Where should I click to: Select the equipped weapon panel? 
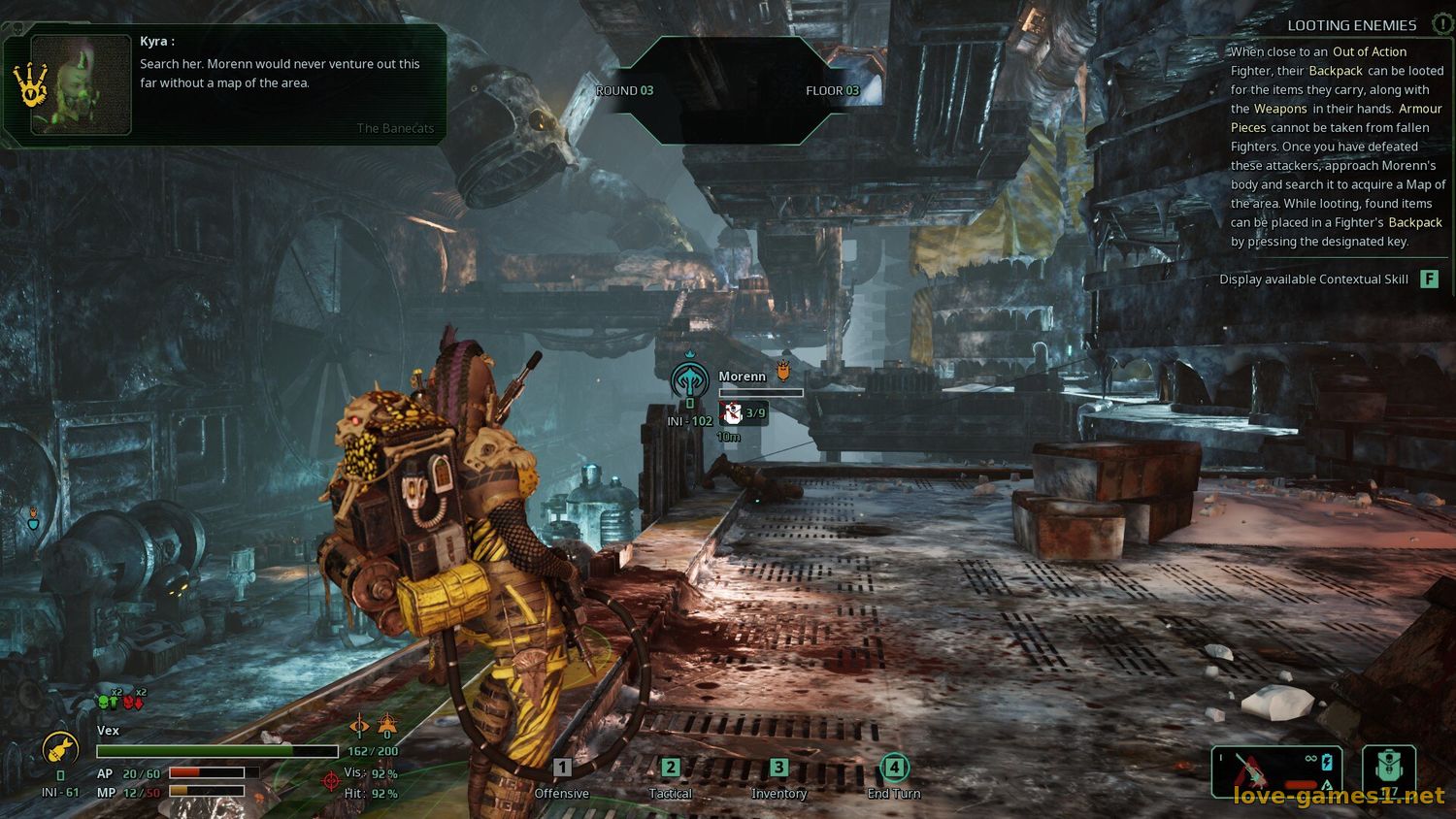click(1276, 772)
